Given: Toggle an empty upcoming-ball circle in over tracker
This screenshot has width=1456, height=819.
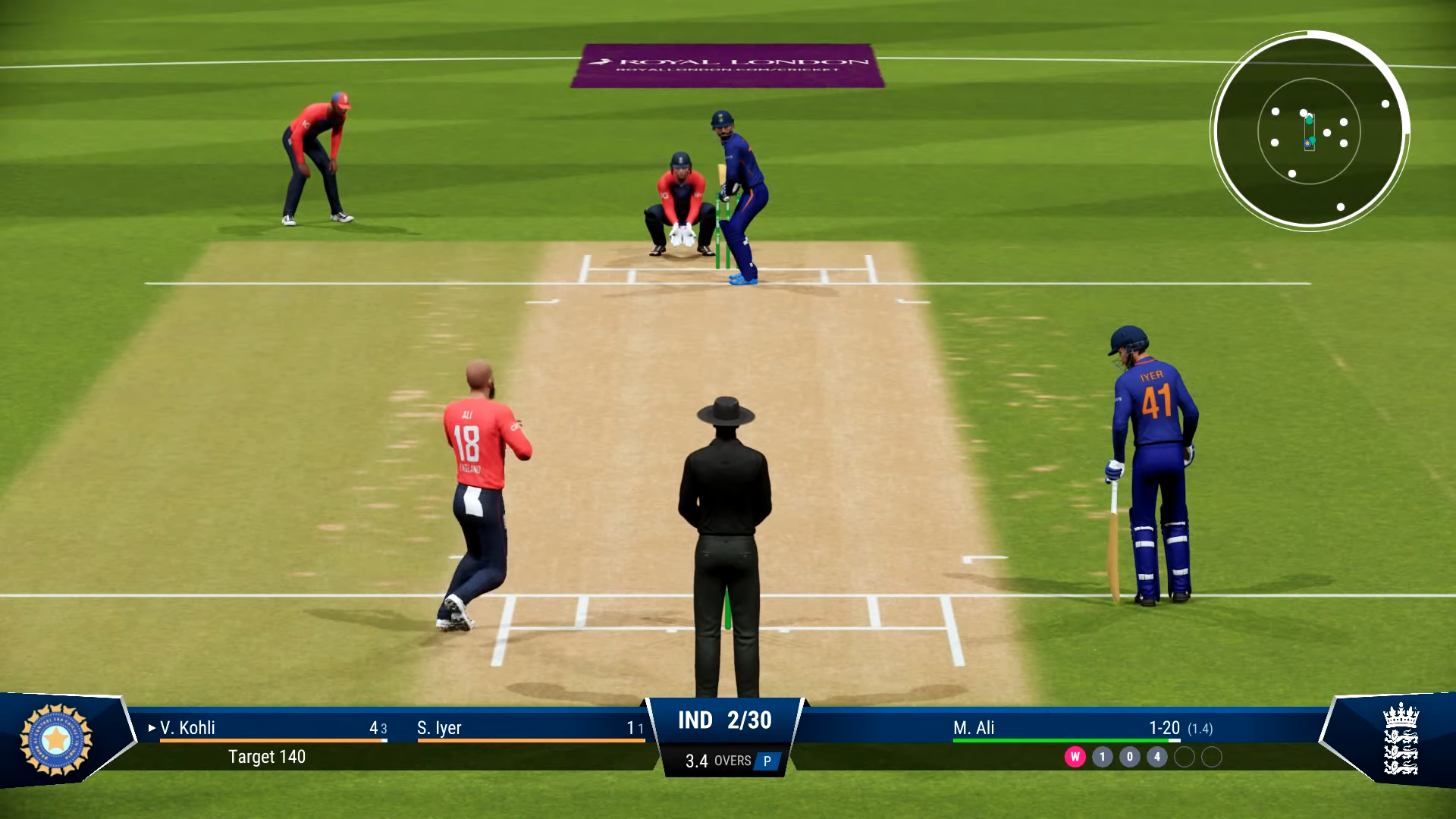Looking at the screenshot, I should tap(1183, 755).
